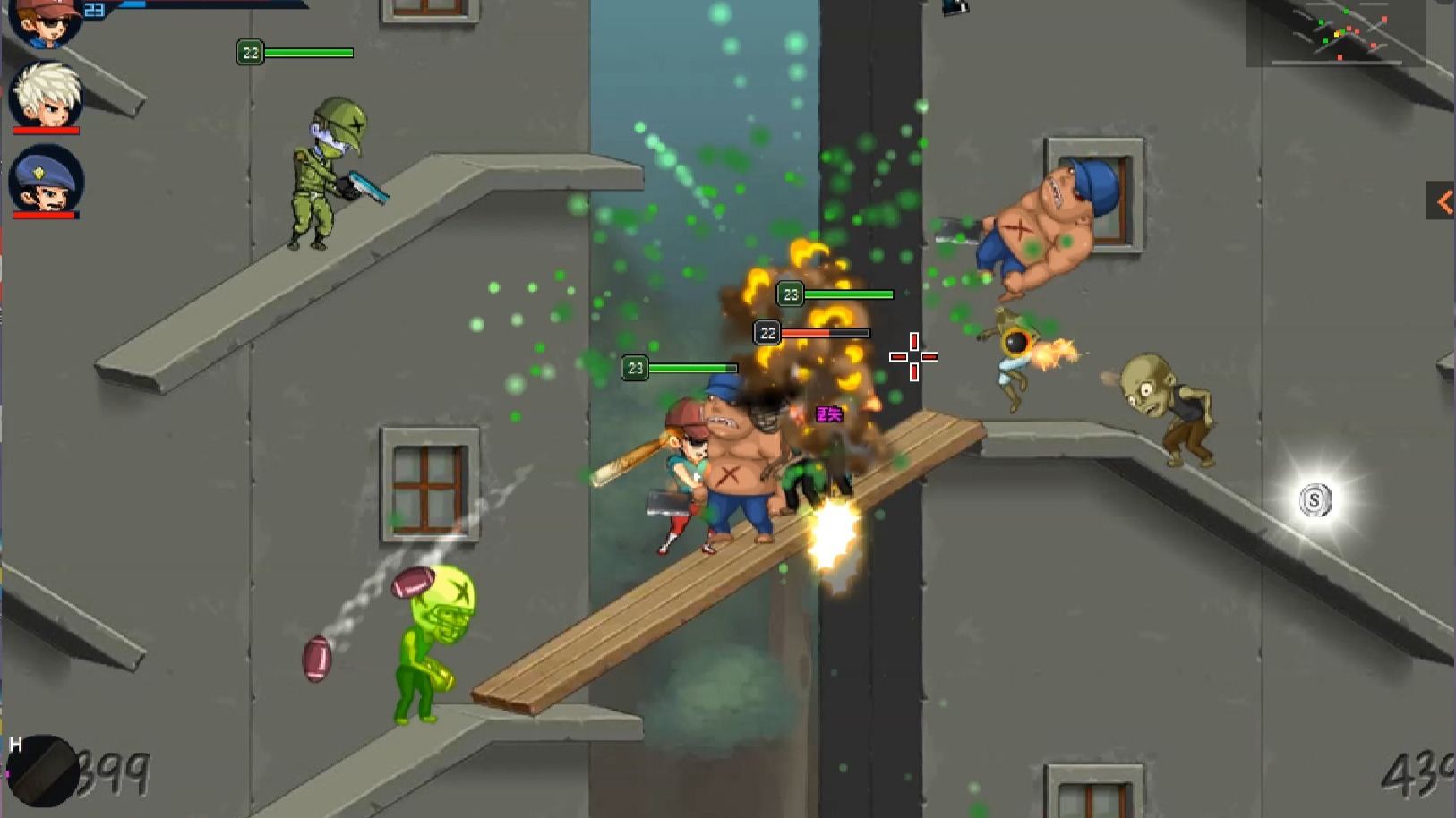1456x818 pixels.
Task: Open the minimap in the corner
Action: coord(1336,32)
